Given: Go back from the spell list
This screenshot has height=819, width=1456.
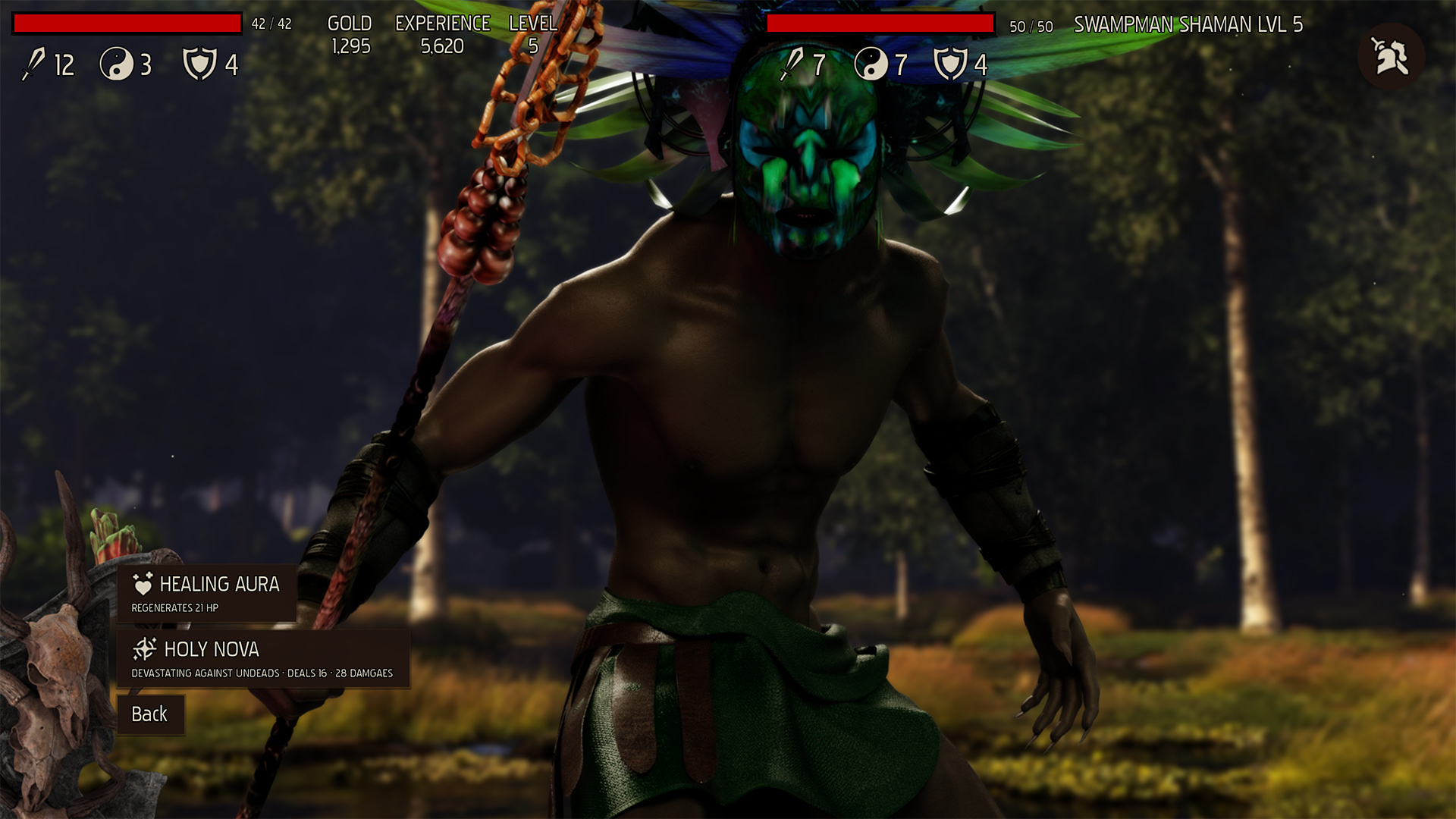Looking at the screenshot, I should (150, 714).
